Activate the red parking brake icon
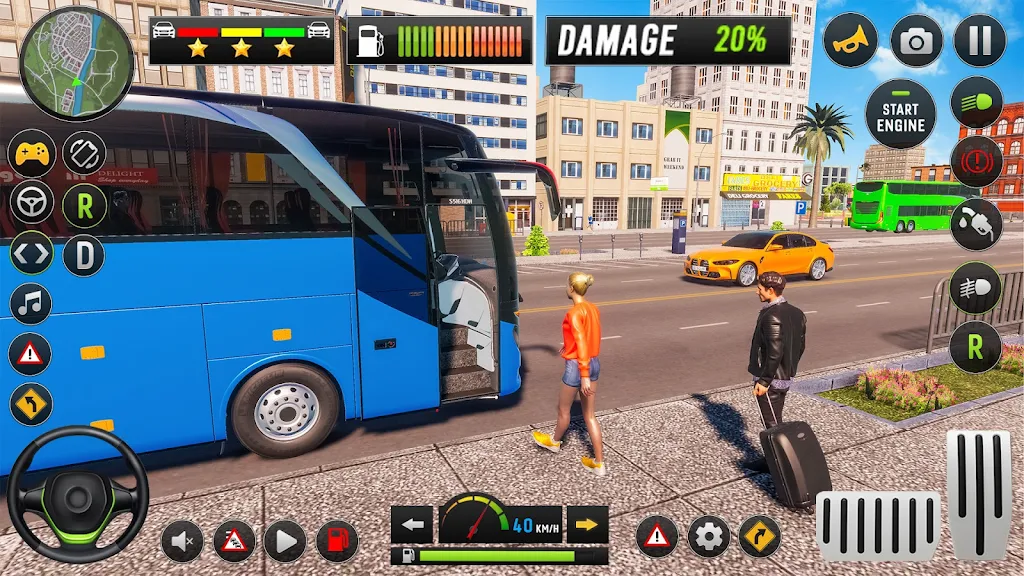This screenshot has width=1024, height=576. (976, 162)
